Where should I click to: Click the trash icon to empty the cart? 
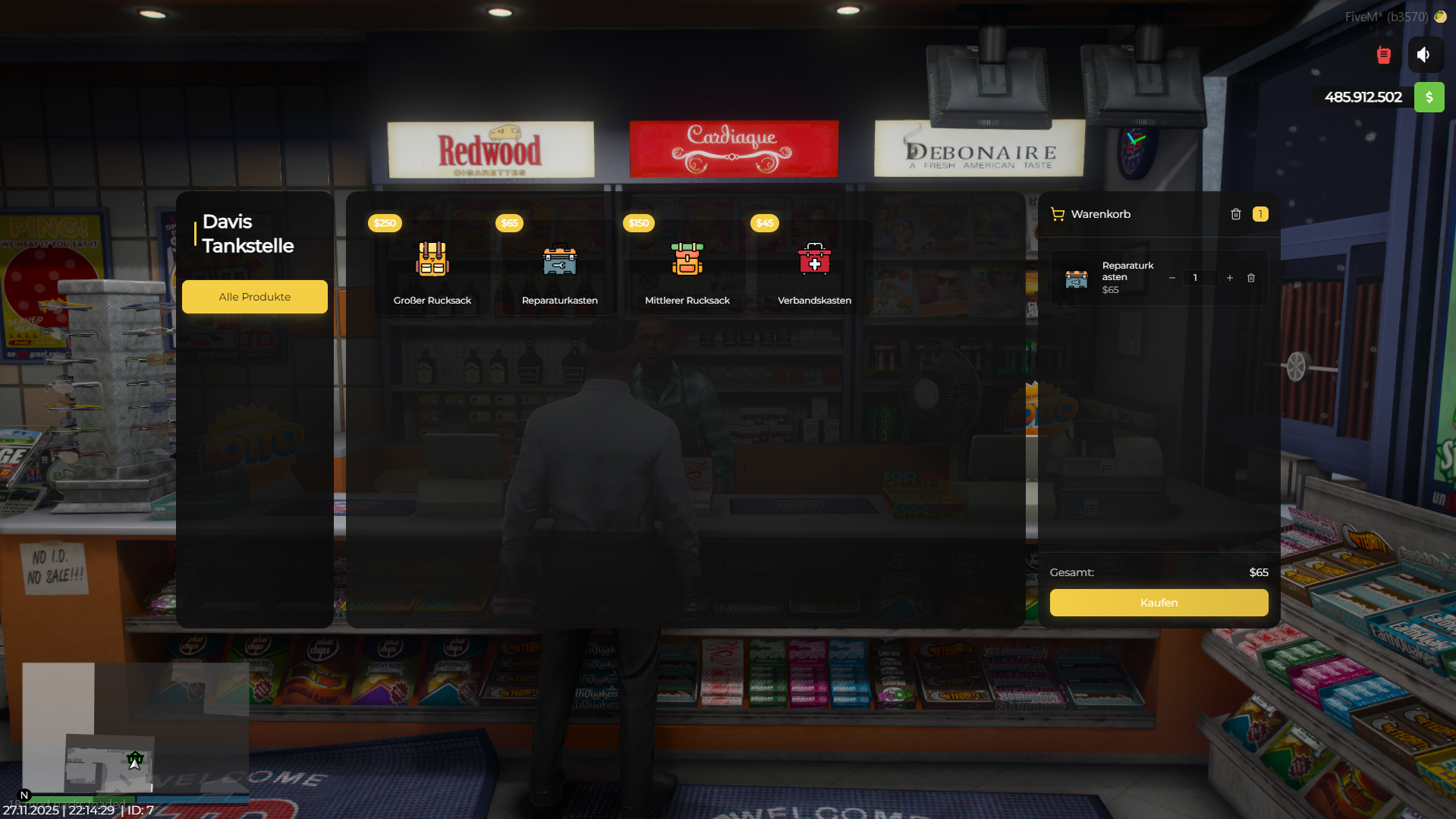(1235, 214)
